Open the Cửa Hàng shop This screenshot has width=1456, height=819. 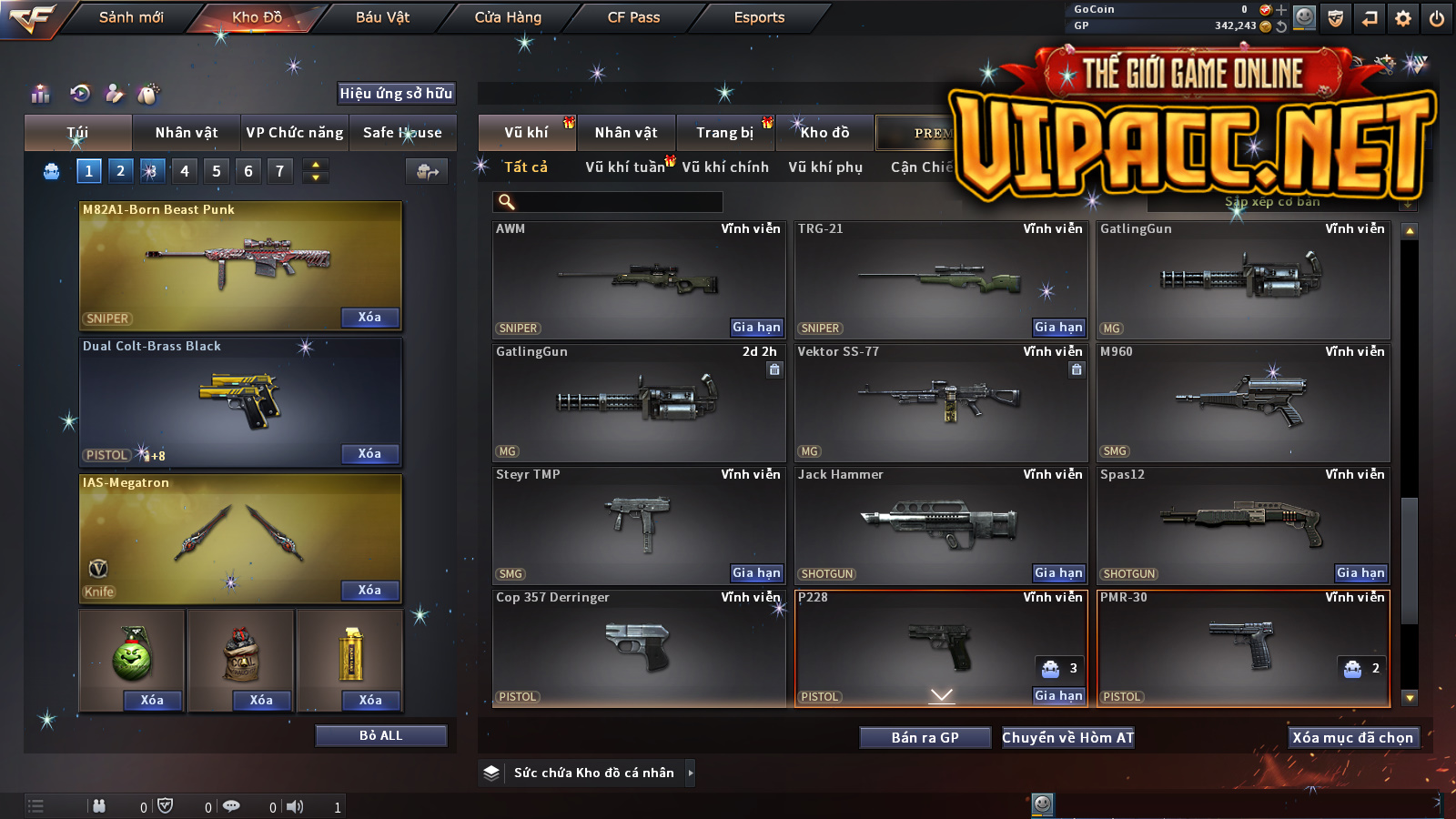(508, 17)
